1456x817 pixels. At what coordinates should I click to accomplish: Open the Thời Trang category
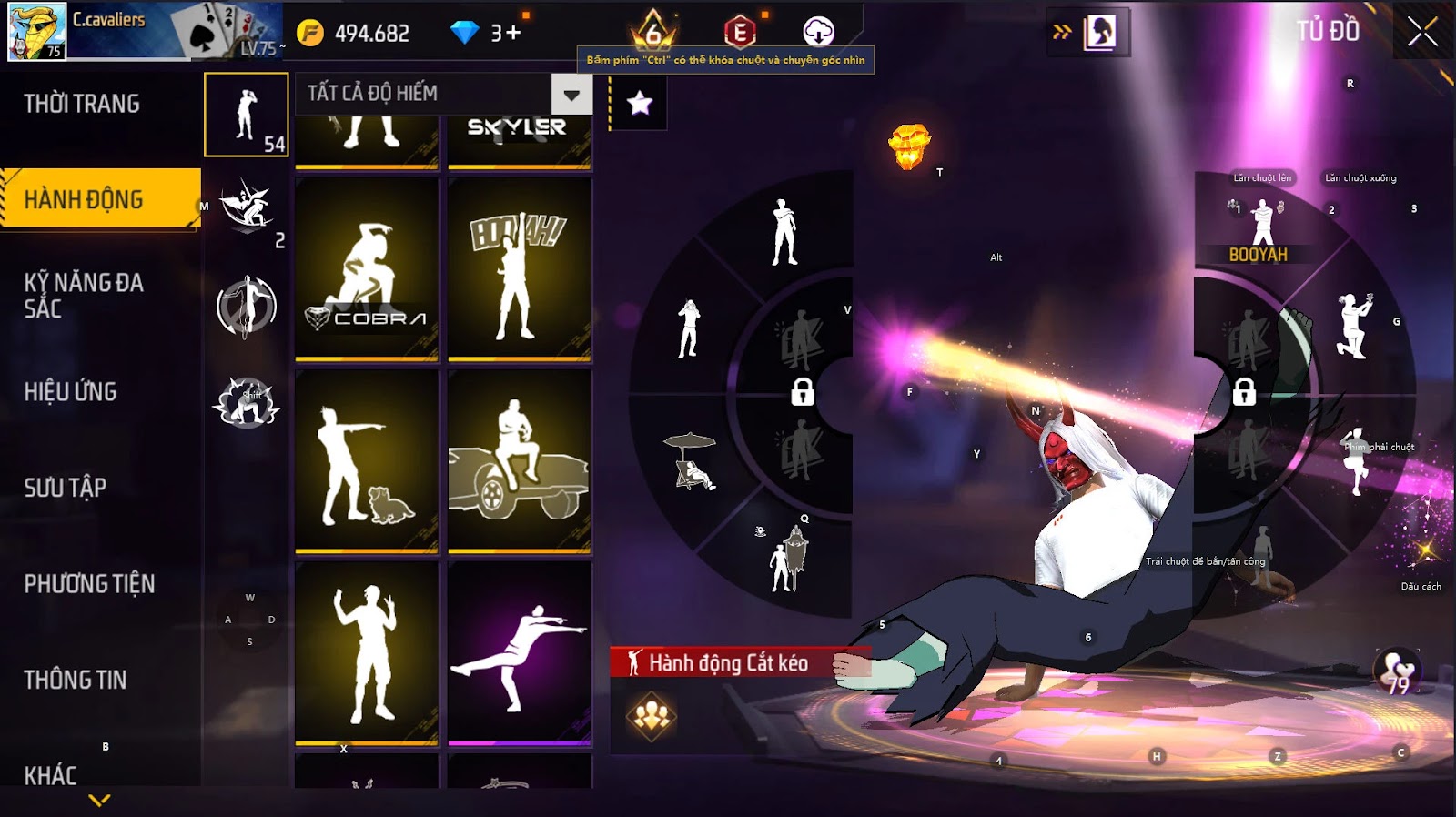click(82, 104)
